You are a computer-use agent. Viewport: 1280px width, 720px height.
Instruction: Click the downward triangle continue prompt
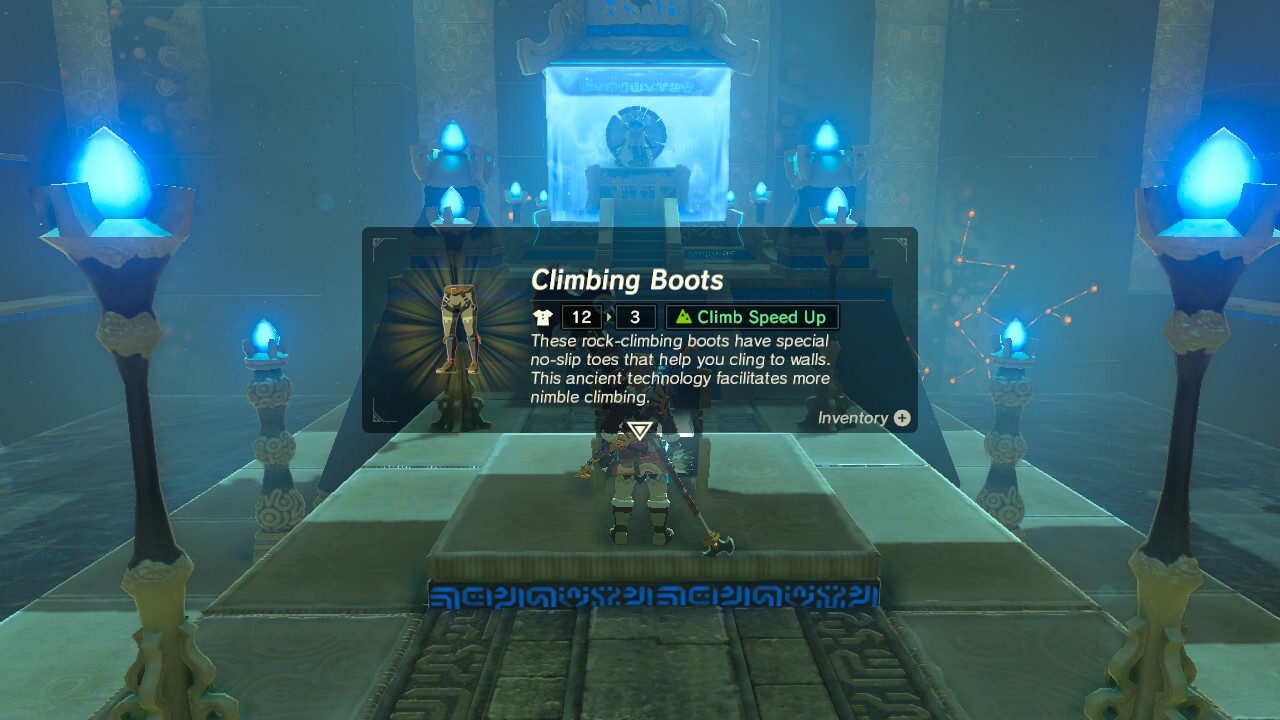(641, 432)
